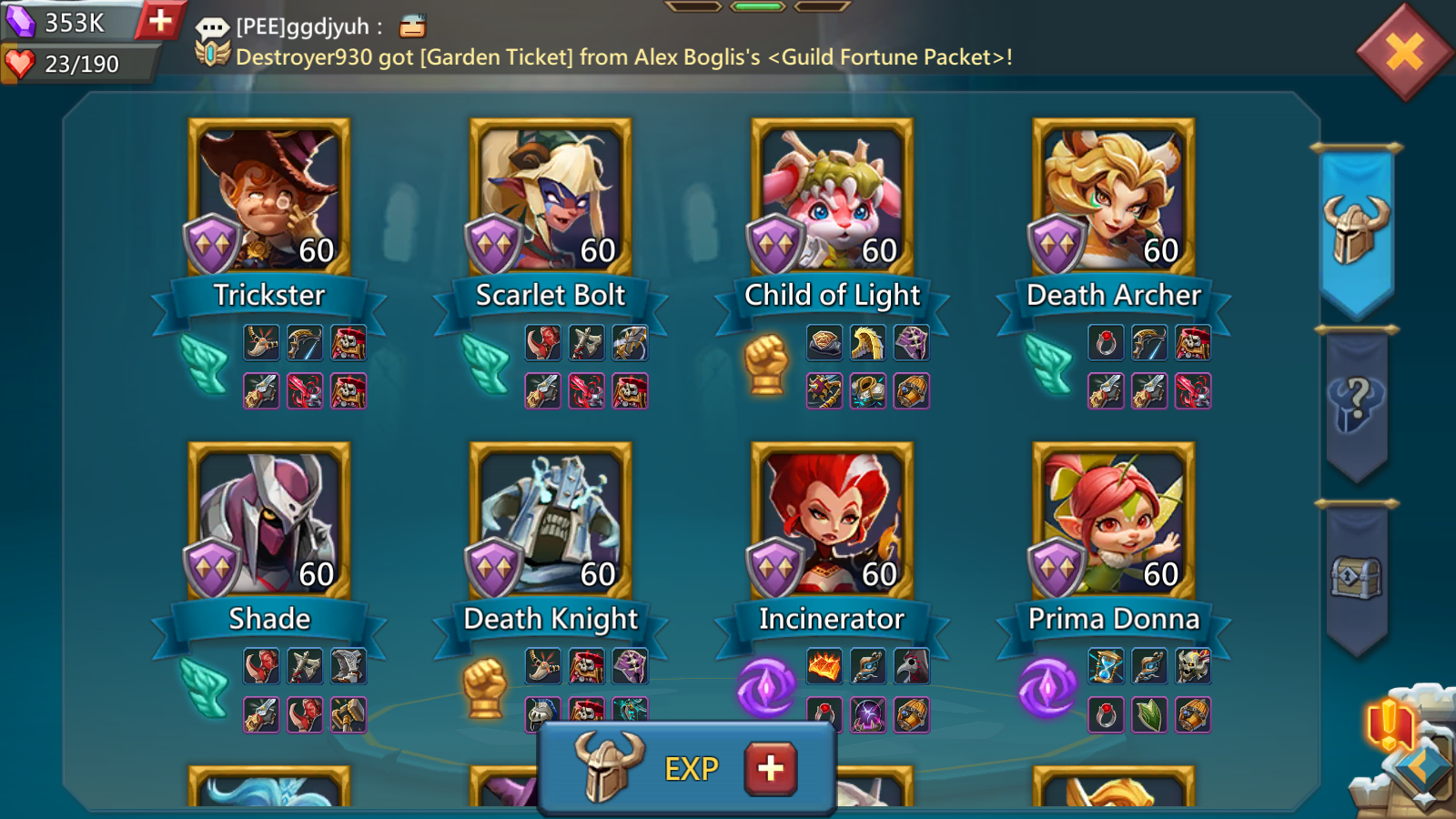Image resolution: width=1456 pixels, height=819 pixels.
Task: Click Incinerator's flame equipment slot
Action: pyautogui.click(x=824, y=667)
